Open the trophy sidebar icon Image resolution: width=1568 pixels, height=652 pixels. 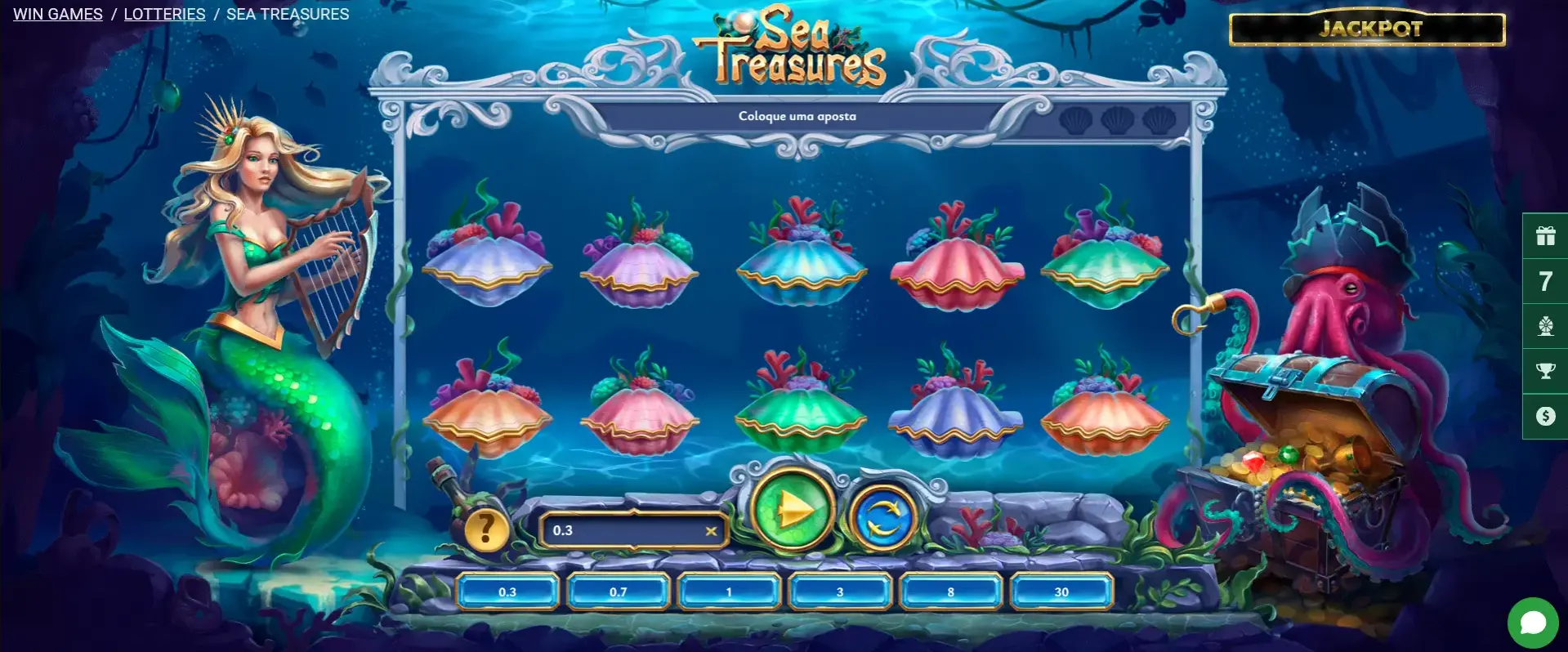pyautogui.click(x=1545, y=371)
